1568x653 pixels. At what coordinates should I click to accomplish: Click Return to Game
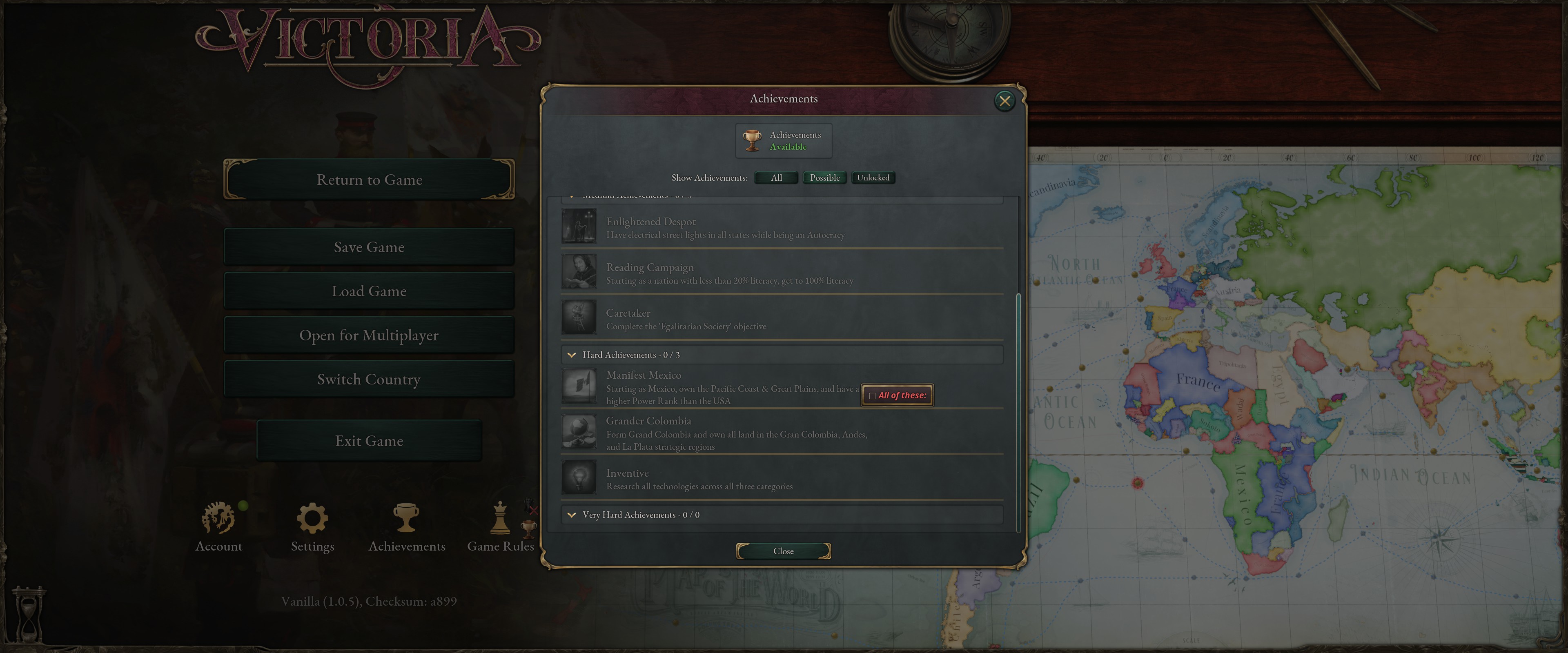[x=369, y=179]
